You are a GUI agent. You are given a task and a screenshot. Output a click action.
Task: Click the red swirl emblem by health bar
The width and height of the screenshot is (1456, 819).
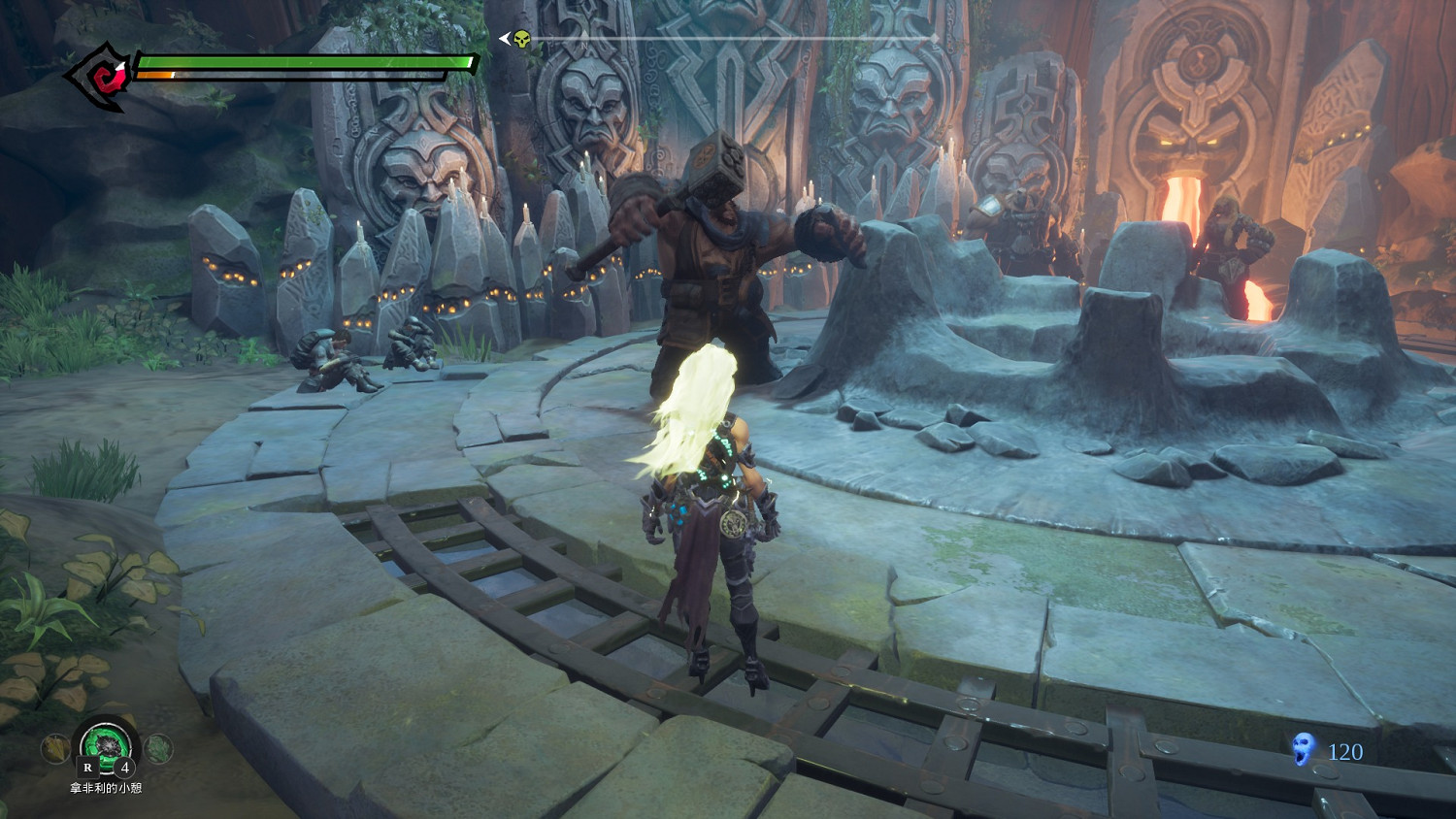[102, 74]
